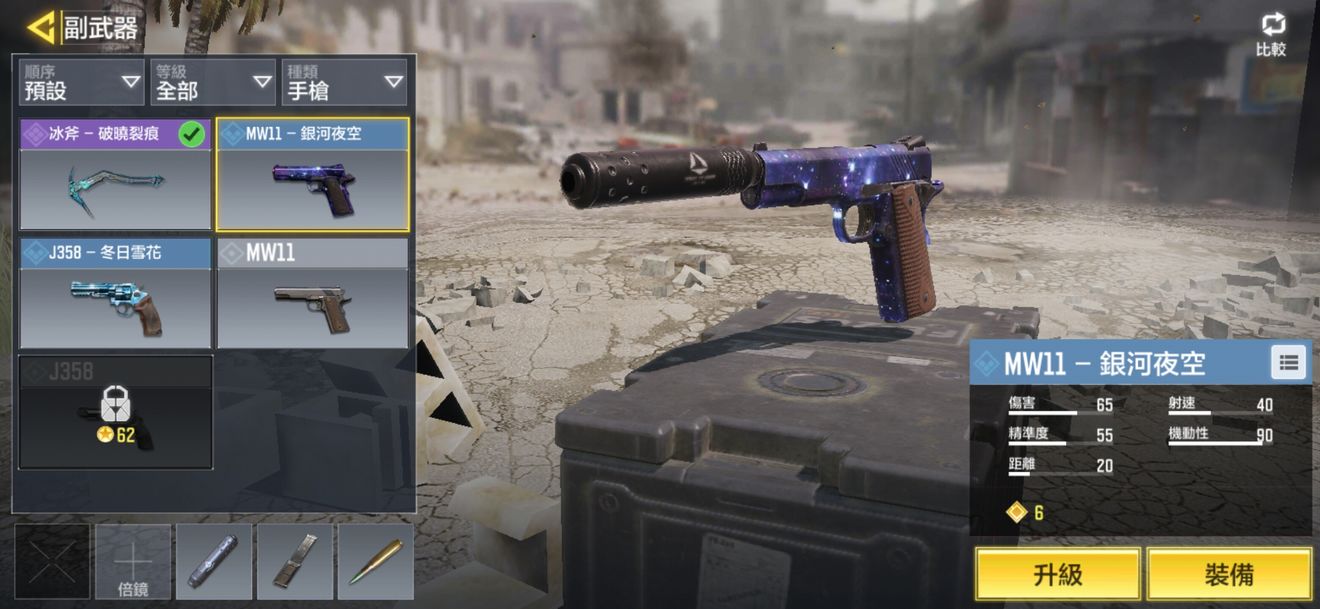1320x609 pixels.
Task: Select the suppressor attachment slot
Action: tap(214, 562)
